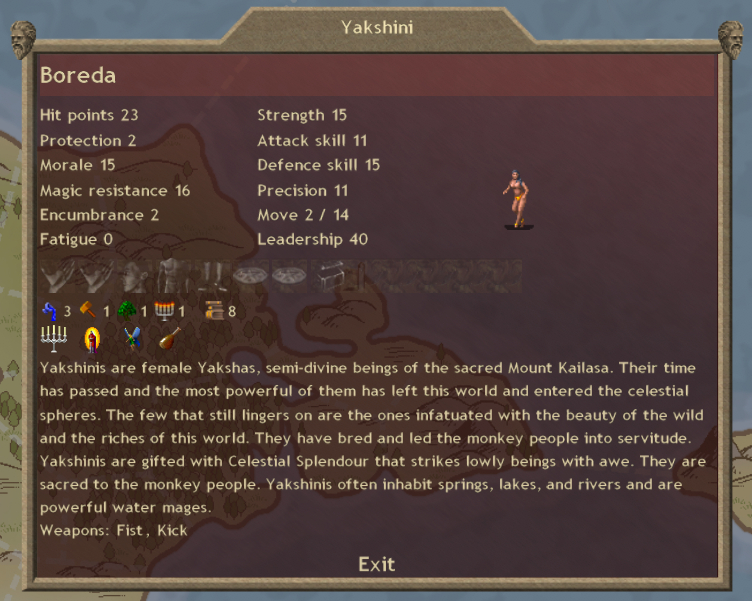Inspect the nature magic tree icon
752x601 pixels.
[126, 310]
